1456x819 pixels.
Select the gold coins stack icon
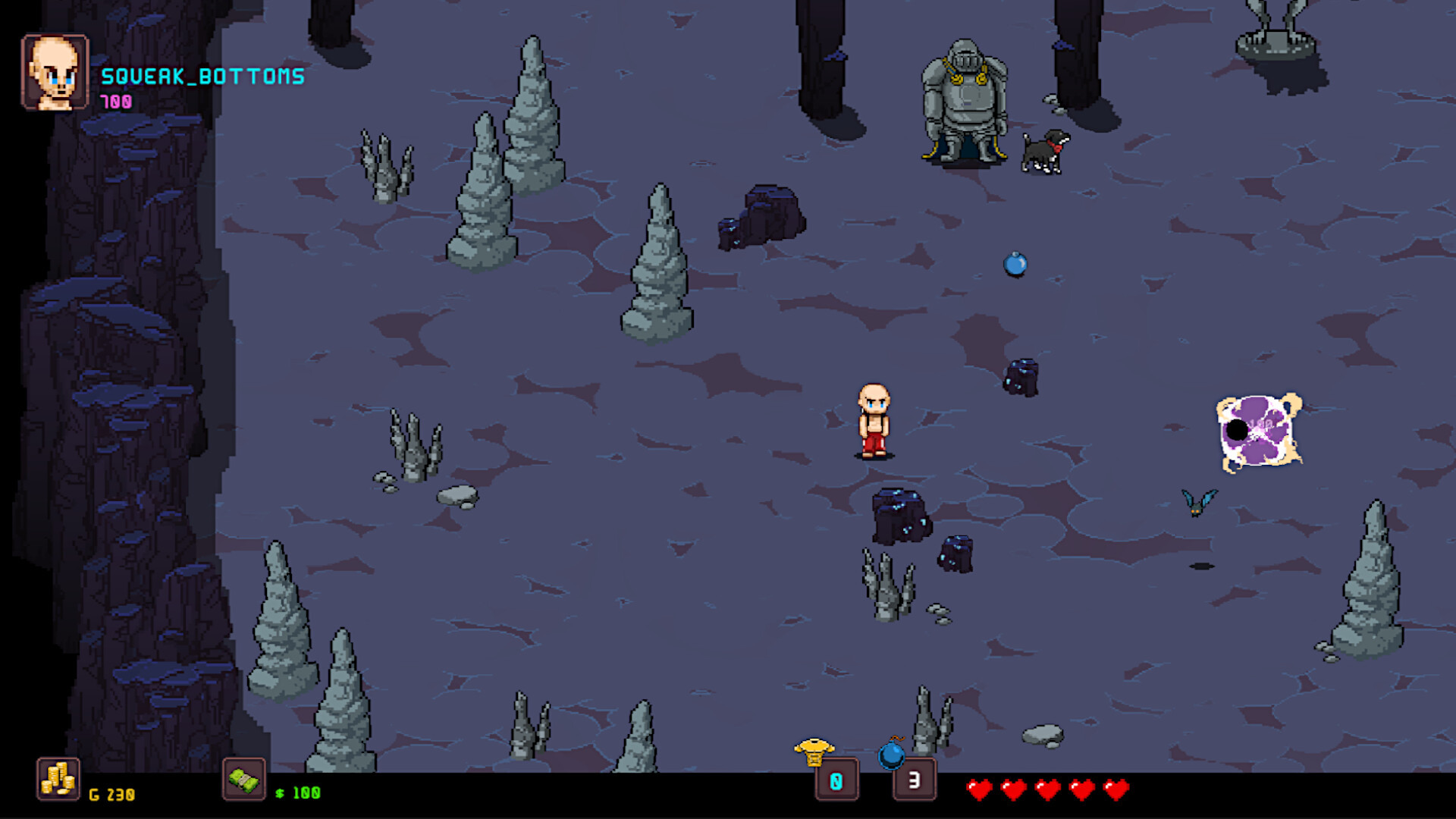(x=58, y=779)
